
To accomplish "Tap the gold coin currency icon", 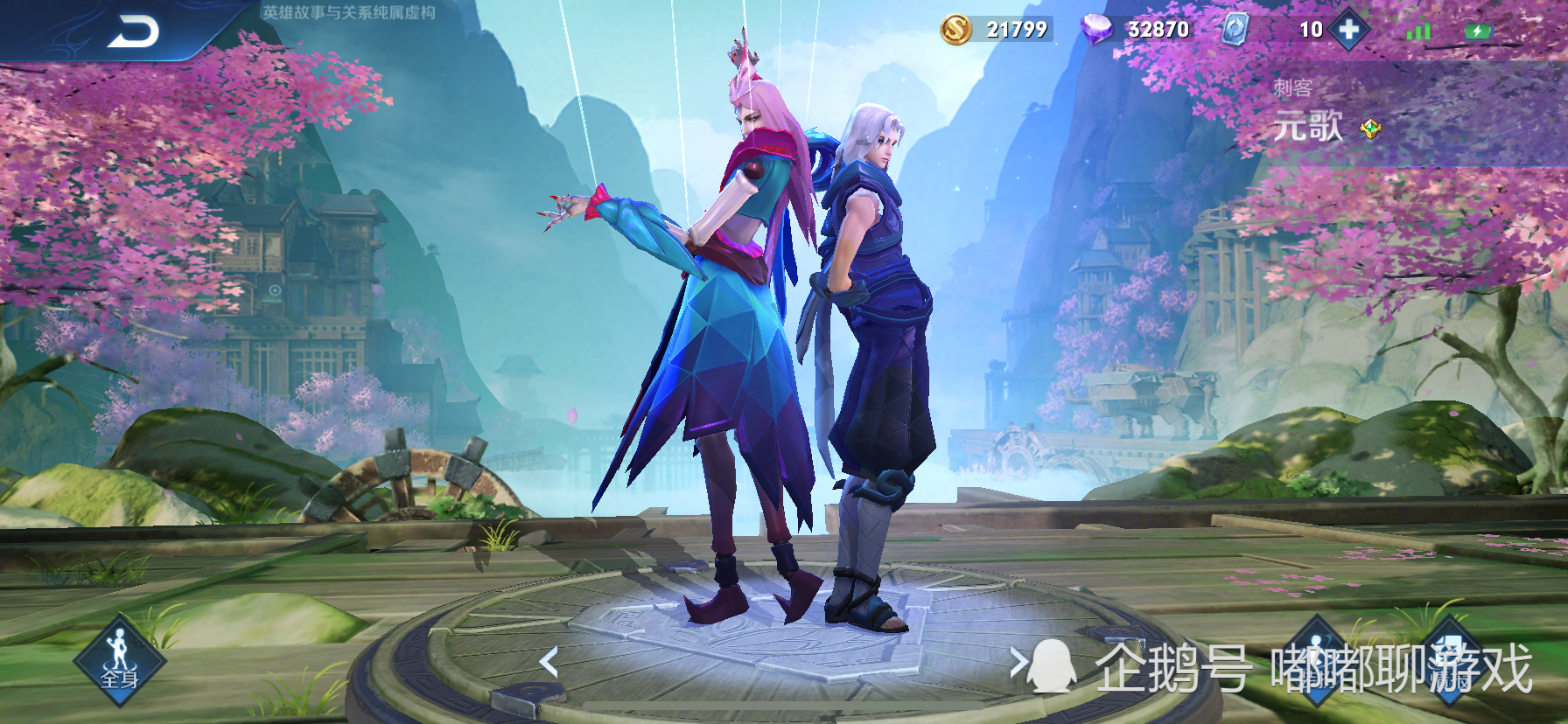I will point(956,30).
